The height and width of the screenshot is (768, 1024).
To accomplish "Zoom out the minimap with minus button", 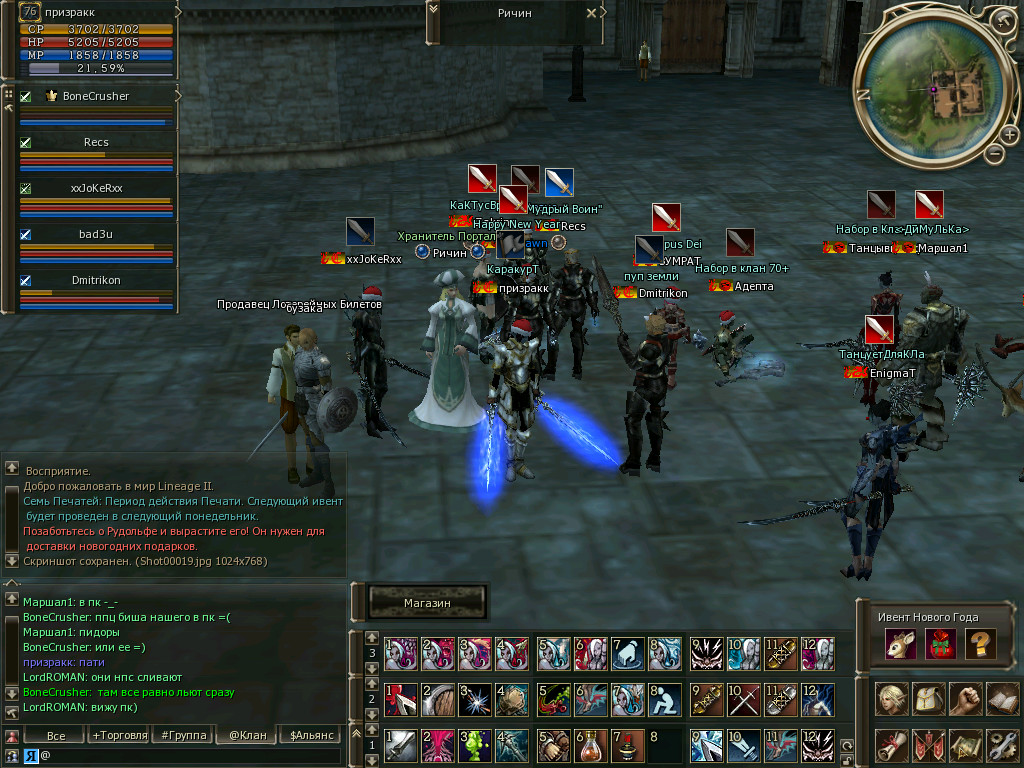I will point(994,153).
